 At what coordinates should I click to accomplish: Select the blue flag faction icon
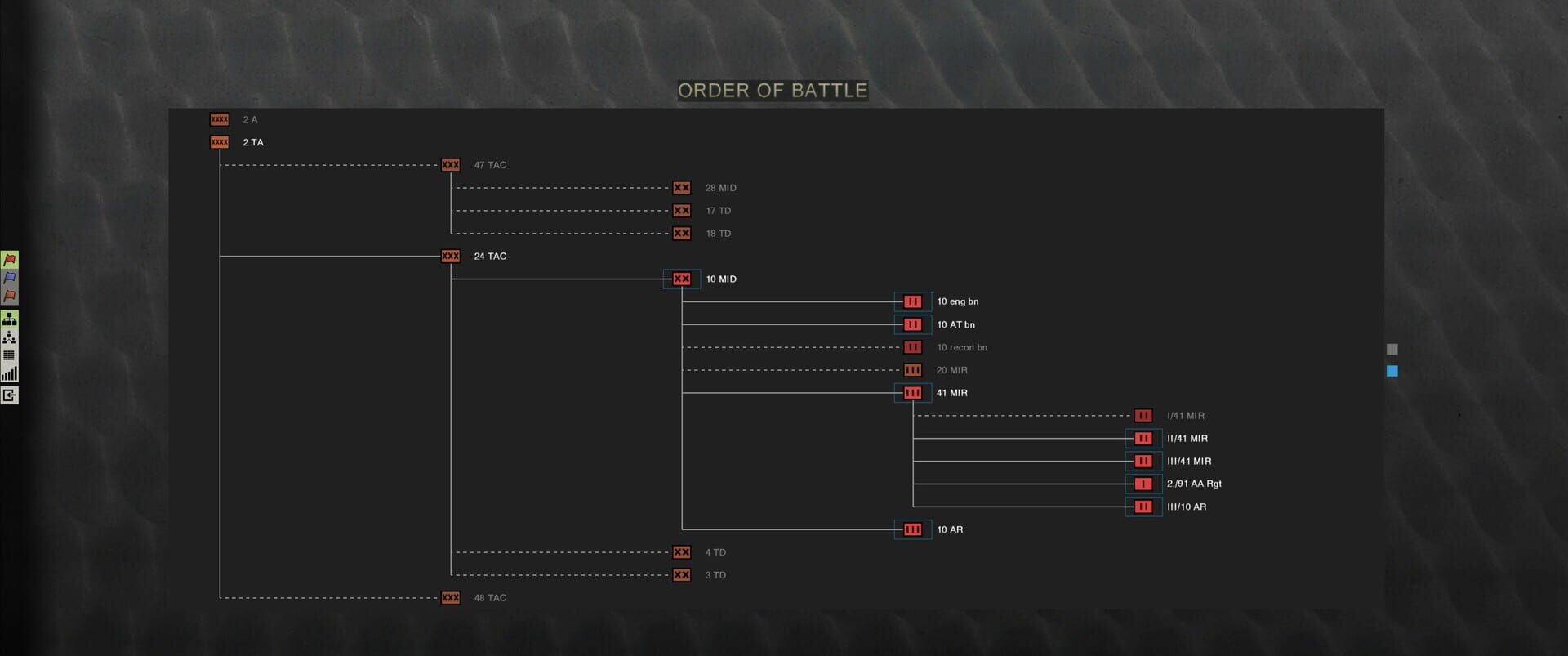point(9,278)
